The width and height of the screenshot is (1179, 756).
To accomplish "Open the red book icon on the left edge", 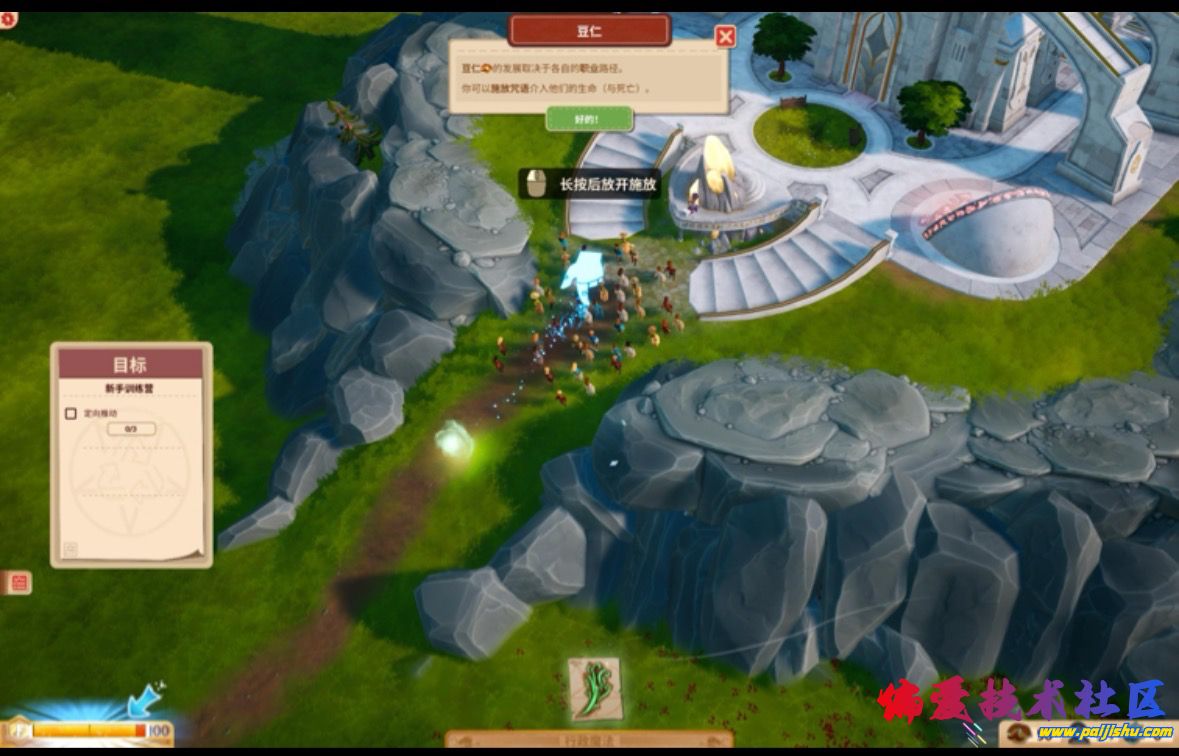I will pos(18,582).
